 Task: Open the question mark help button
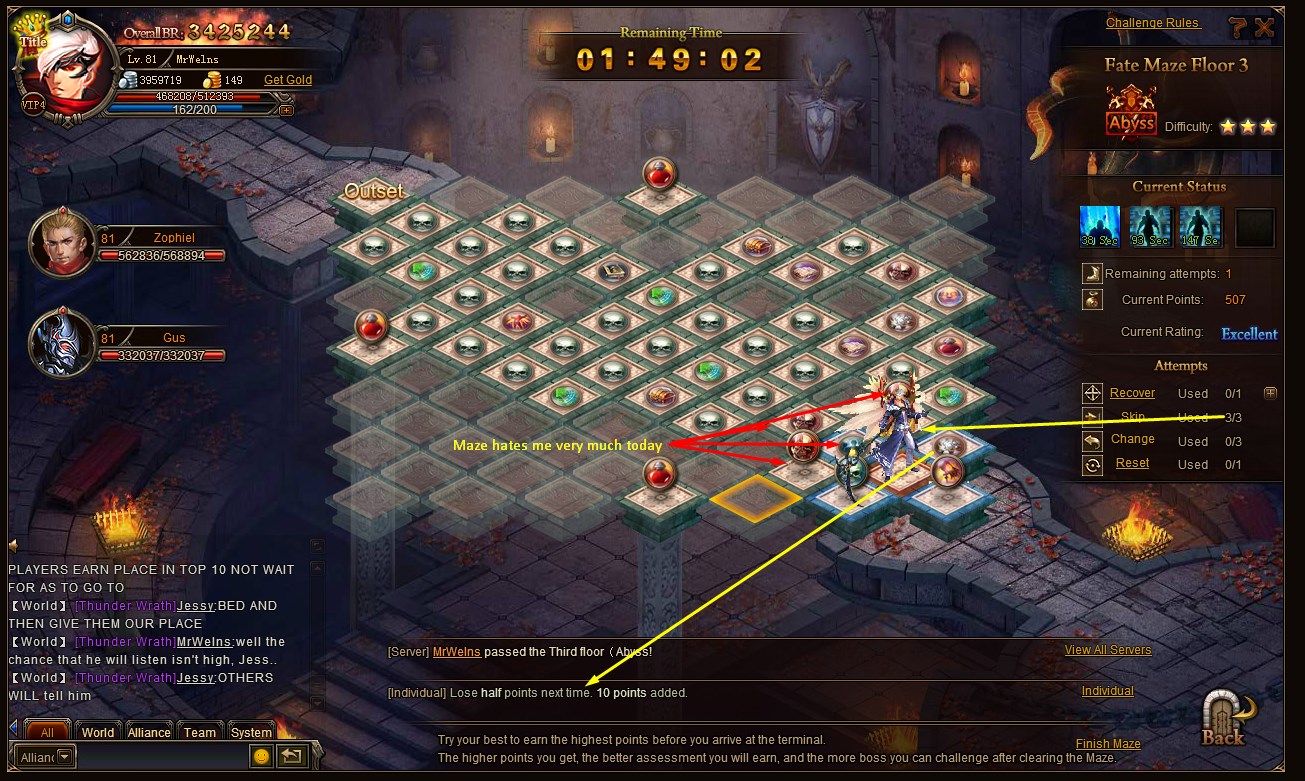coord(1238,28)
